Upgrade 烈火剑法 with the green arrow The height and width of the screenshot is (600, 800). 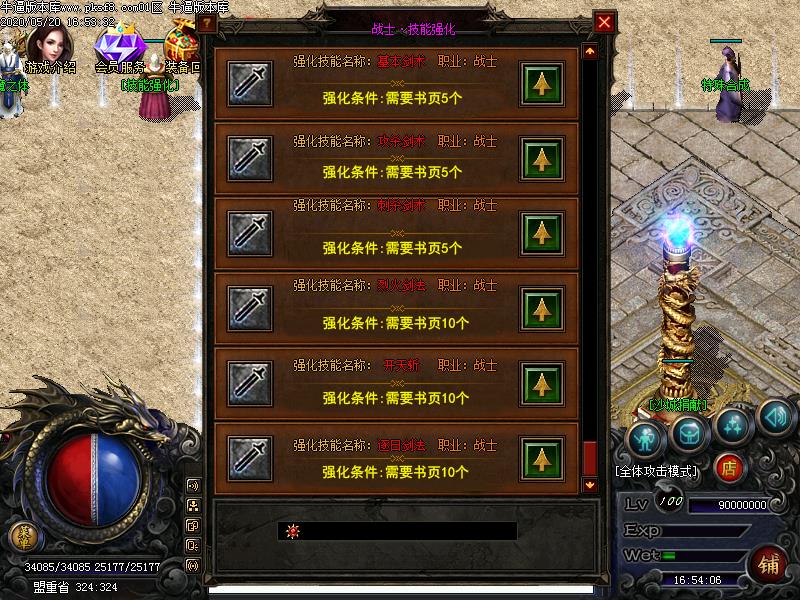click(x=542, y=307)
